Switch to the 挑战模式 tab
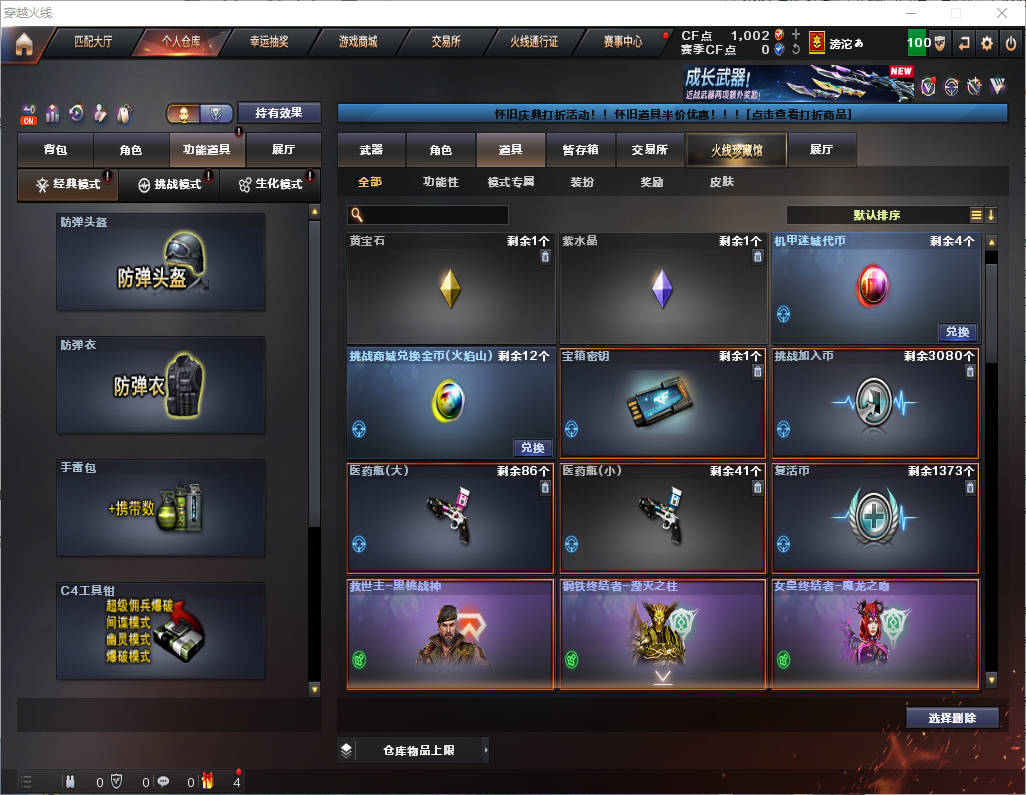 (168, 184)
